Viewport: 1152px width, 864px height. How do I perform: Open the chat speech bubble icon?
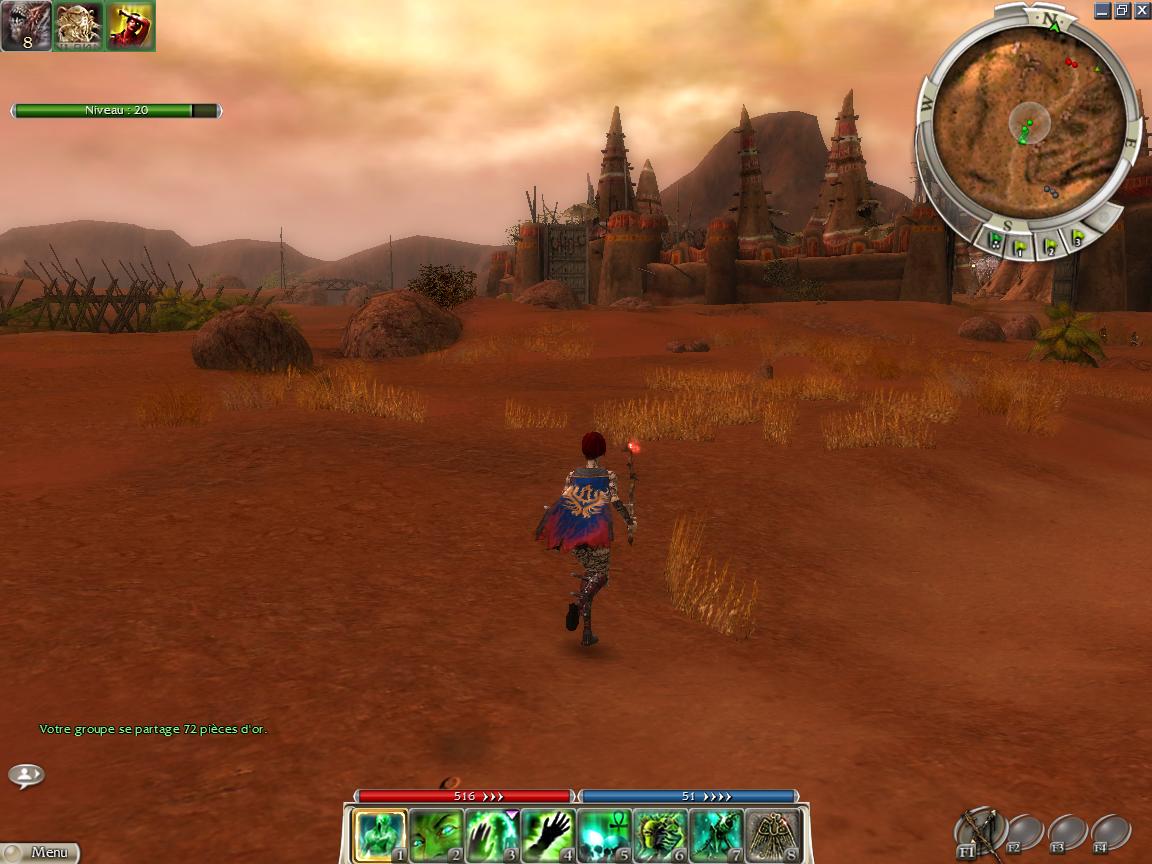[27, 775]
